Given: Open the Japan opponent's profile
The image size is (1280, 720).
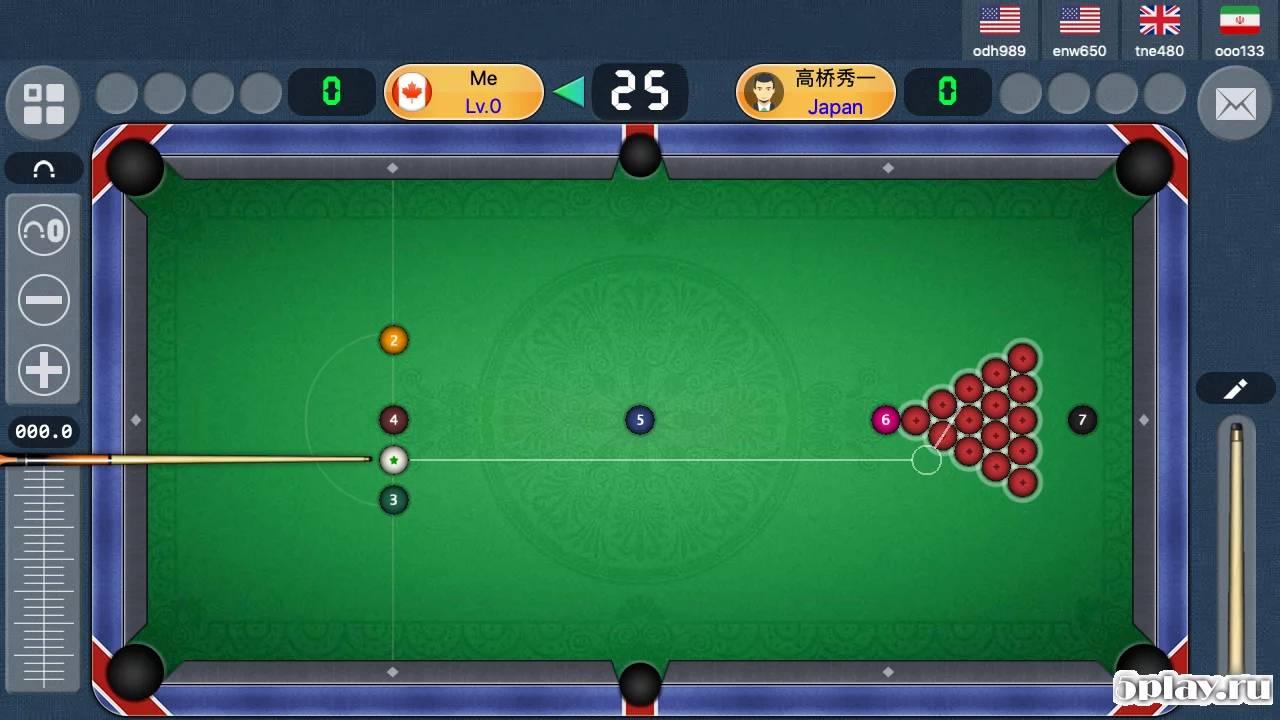Looking at the screenshot, I should point(816,92).
